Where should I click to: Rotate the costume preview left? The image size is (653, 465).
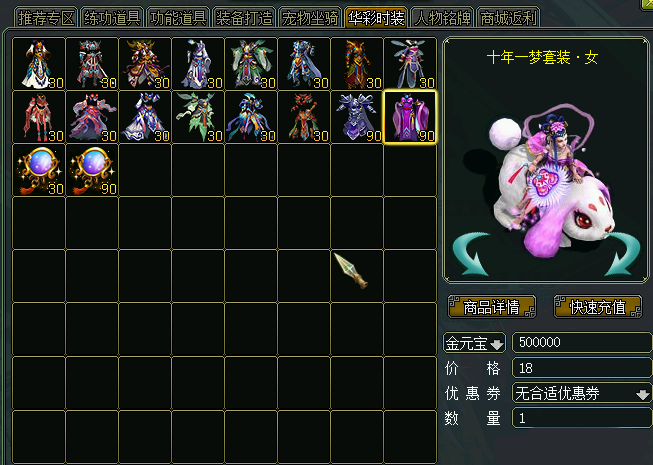468,255
